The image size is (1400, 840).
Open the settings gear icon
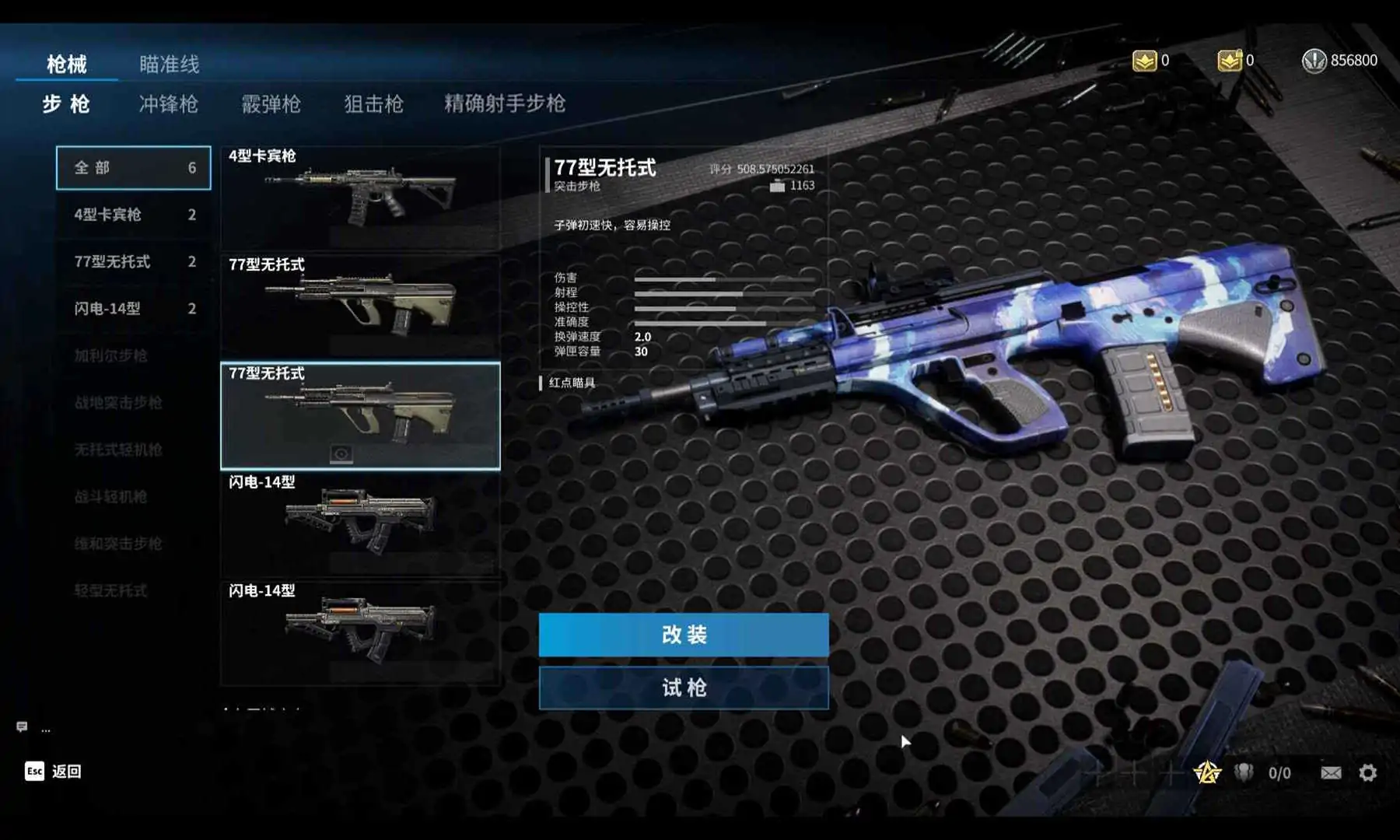point(1368,772)
